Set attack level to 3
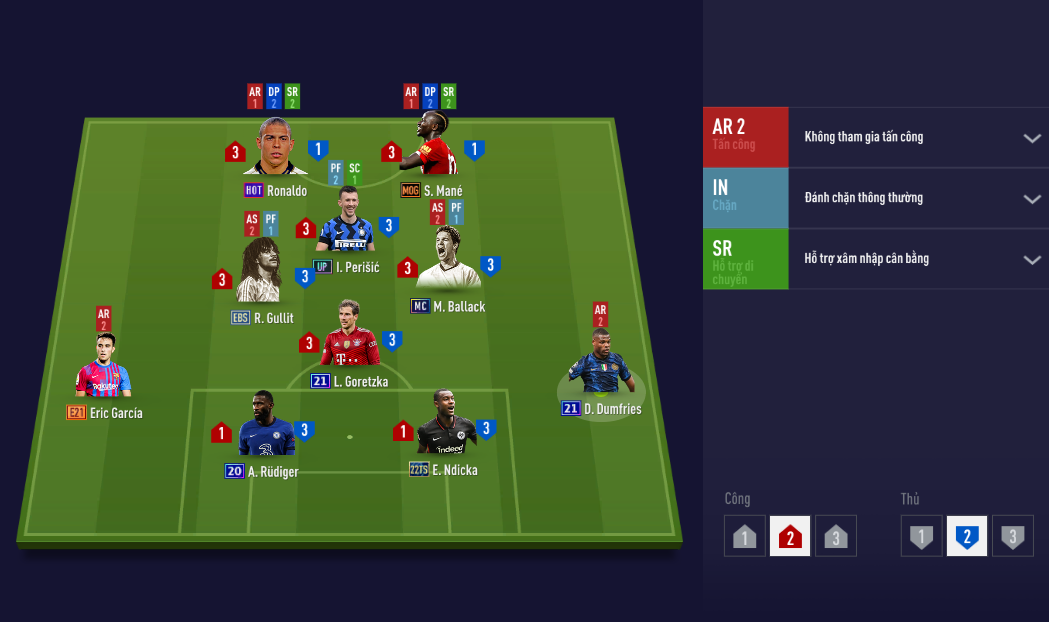 point(836,537)
